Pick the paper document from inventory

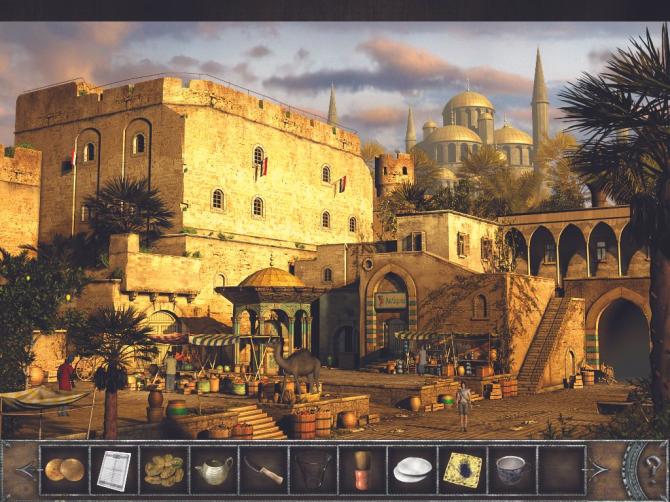(x=114, y=469)
